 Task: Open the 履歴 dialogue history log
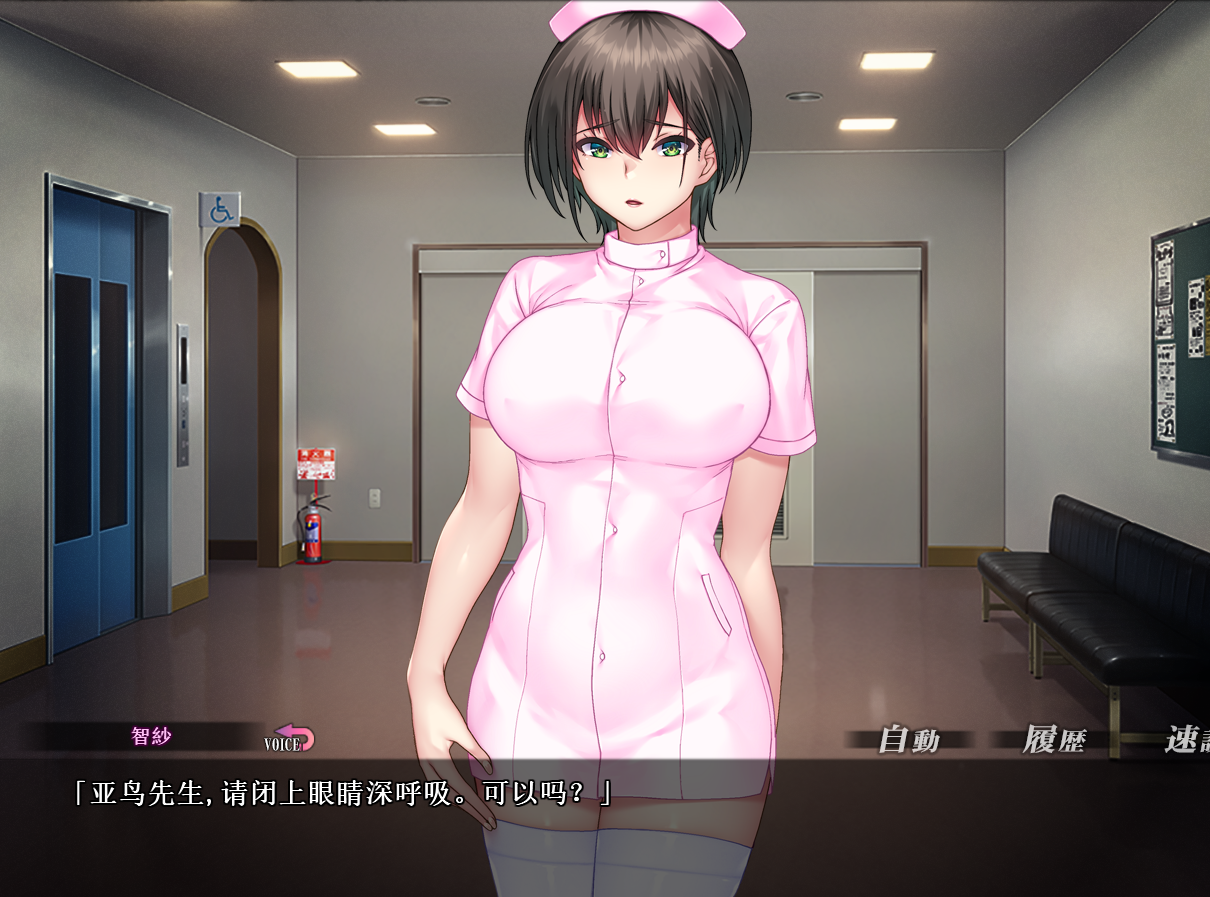pyautogui.click(x=1053, y=741)
